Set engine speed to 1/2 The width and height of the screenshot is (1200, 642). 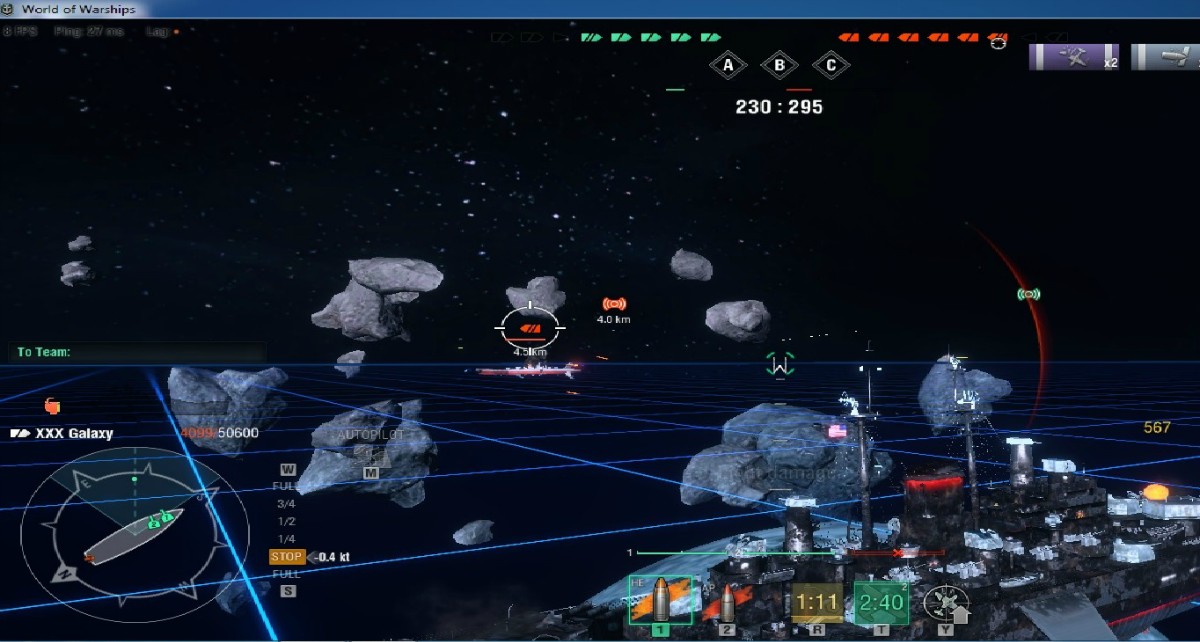pos(286,521)
